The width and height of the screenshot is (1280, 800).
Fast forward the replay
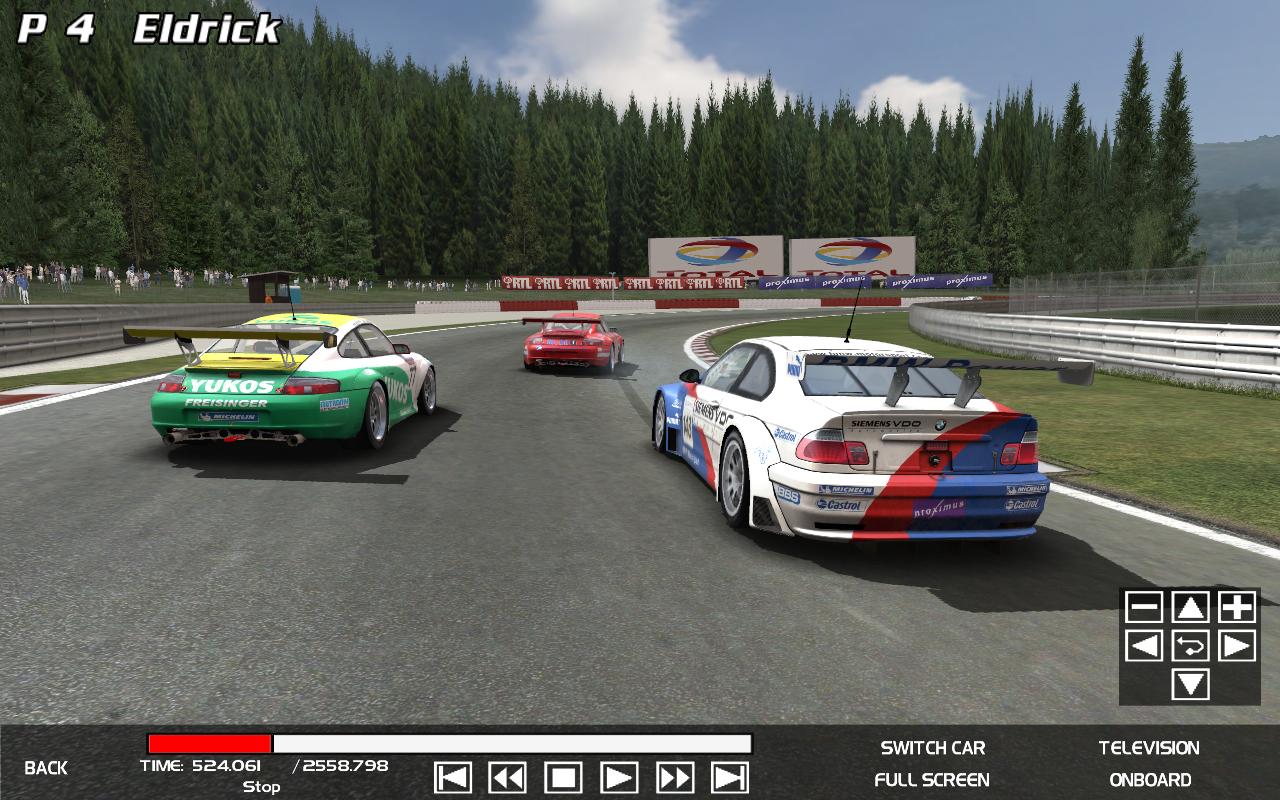click(x=675, y=778)
